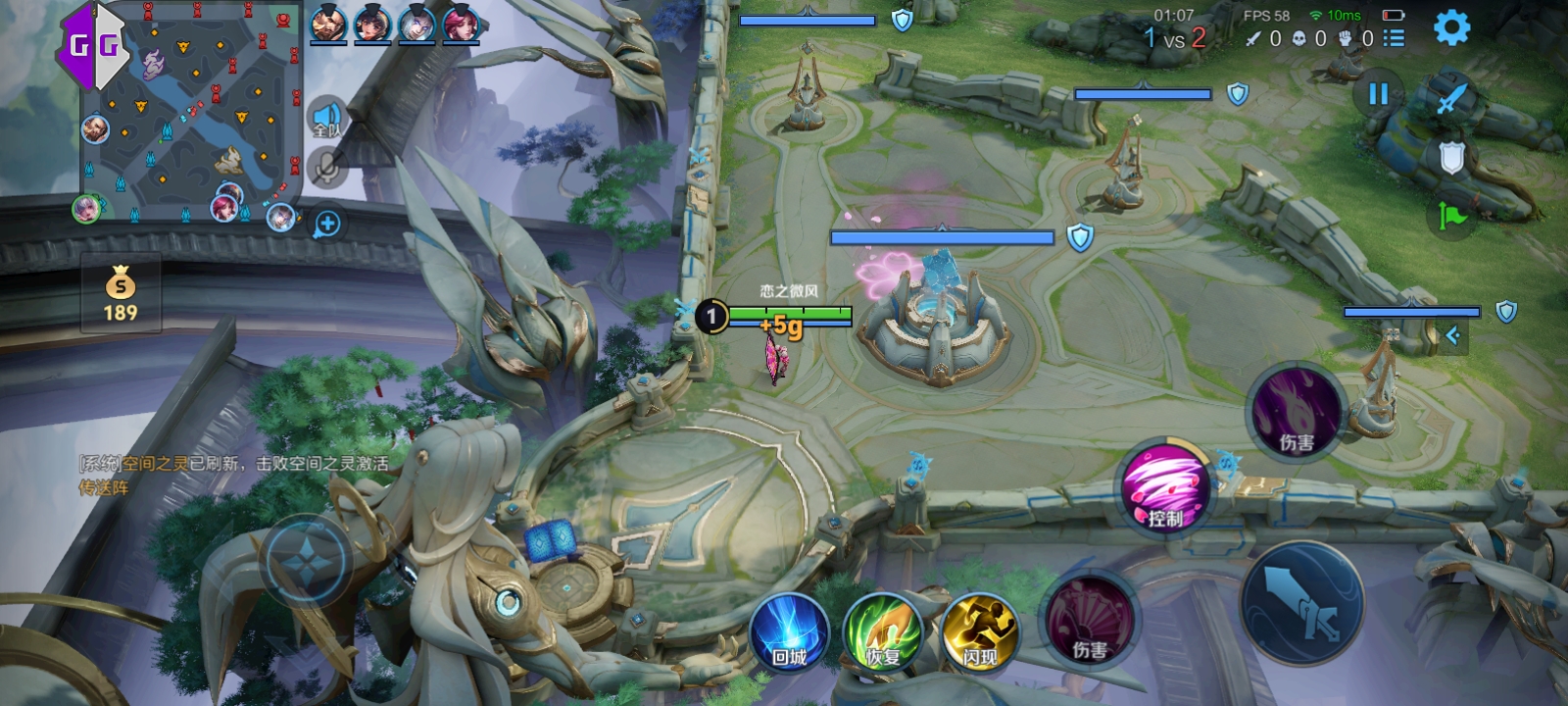This screenshot has width=1568, height=706.
Task: Toggle the 全队 team speaker
Action: [x=326, y=119]
